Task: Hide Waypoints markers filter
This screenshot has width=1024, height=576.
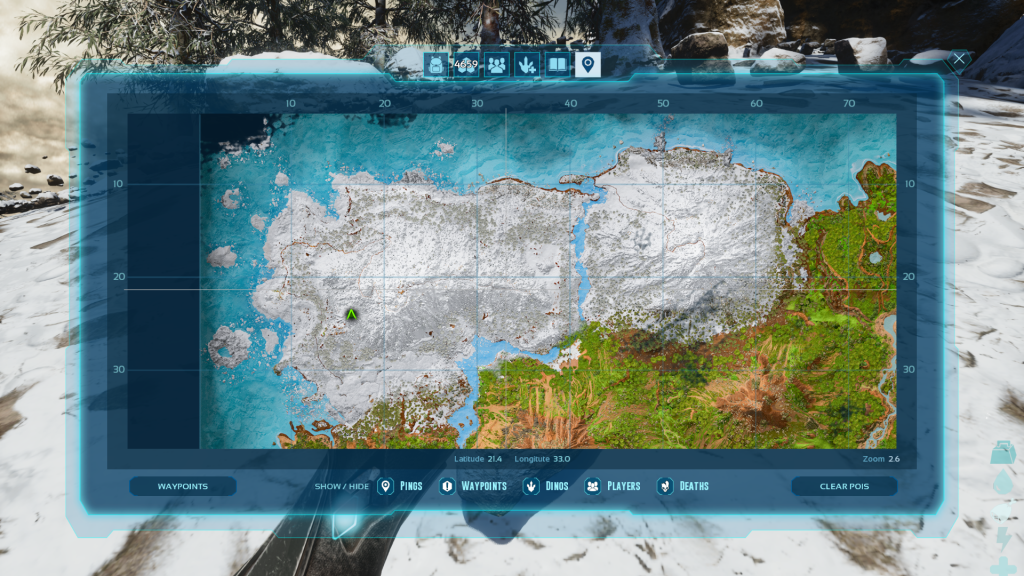Action: 474,487
